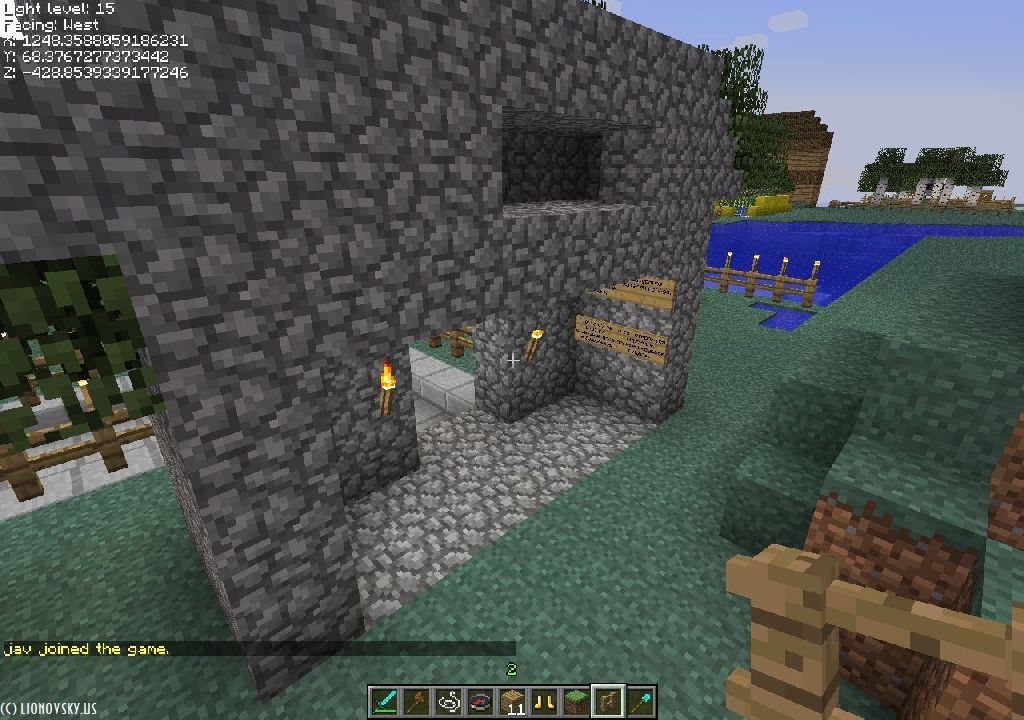Choose the grass block hotbar slot

pyautogui.click(x=576, y=702)
